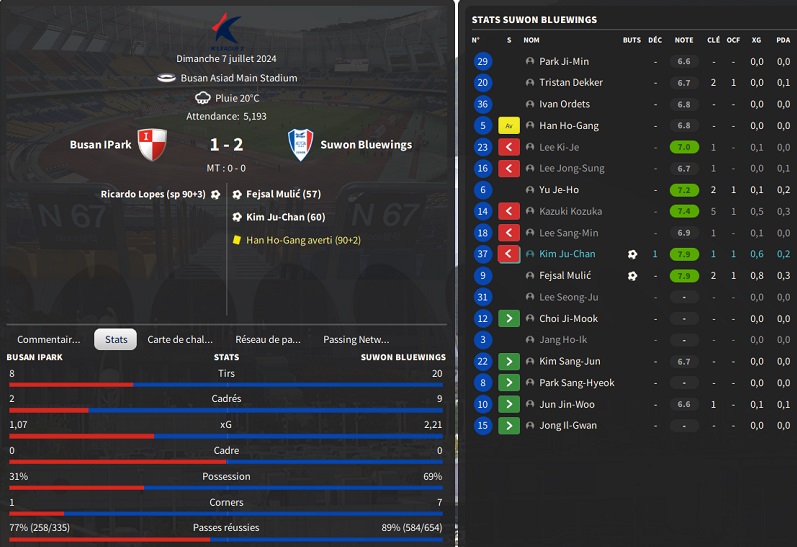Sort players by NOTE column
This screenshot has height=547, width=797.
coord(684,40)
